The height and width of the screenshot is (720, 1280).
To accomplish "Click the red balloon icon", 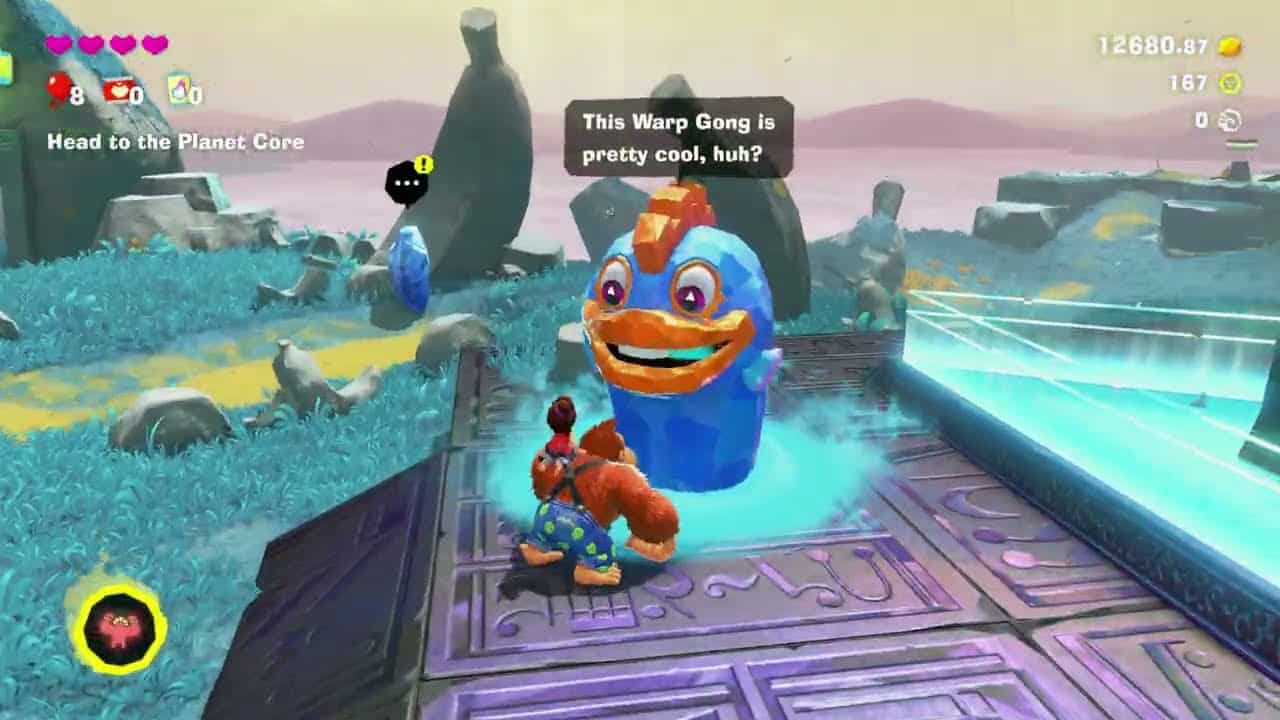I will click(x=58, y=89).
